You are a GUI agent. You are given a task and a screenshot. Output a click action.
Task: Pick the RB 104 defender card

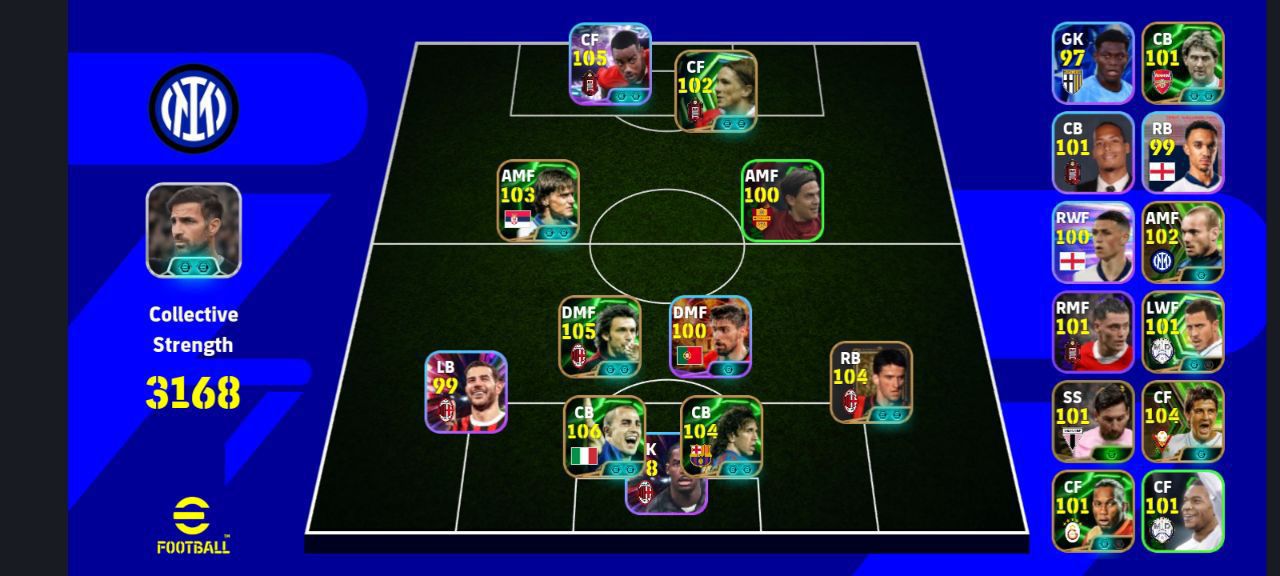tap(871, 382)
